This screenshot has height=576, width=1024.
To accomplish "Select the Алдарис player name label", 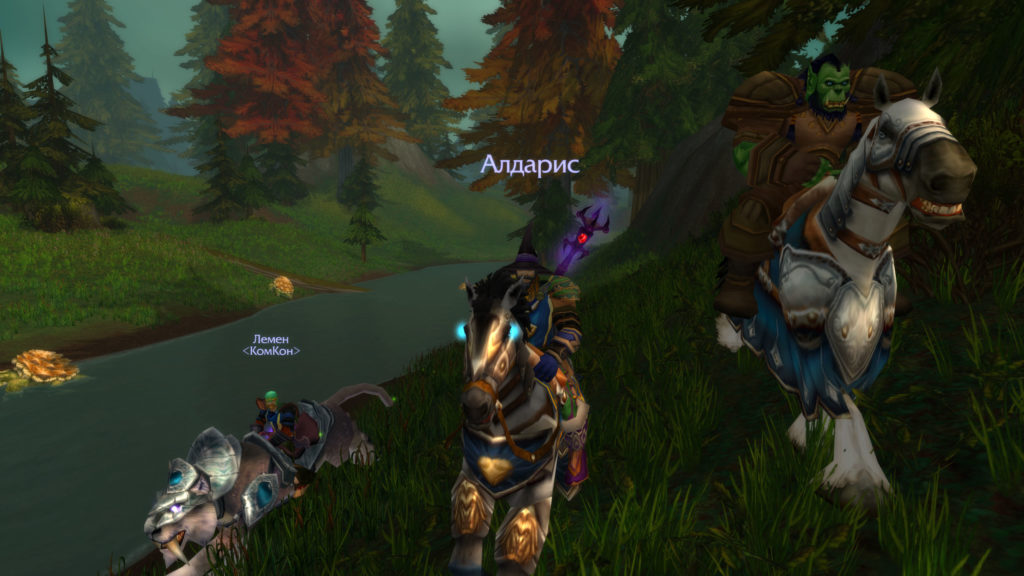I will tap(530, 165).
